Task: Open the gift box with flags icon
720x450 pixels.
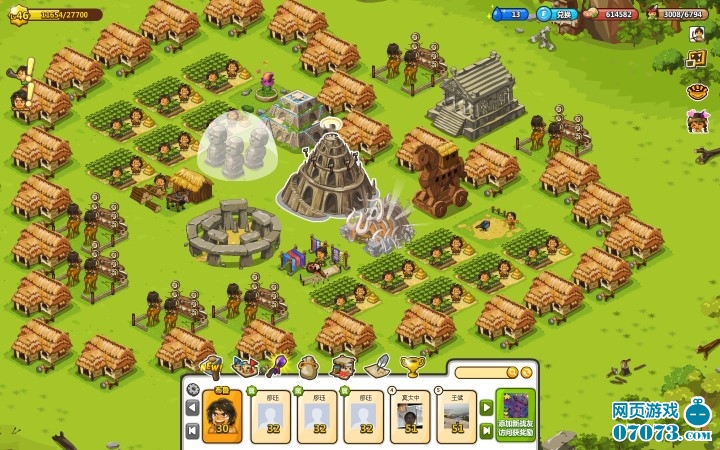Action: pyautogui.click(x=242, y=366)
